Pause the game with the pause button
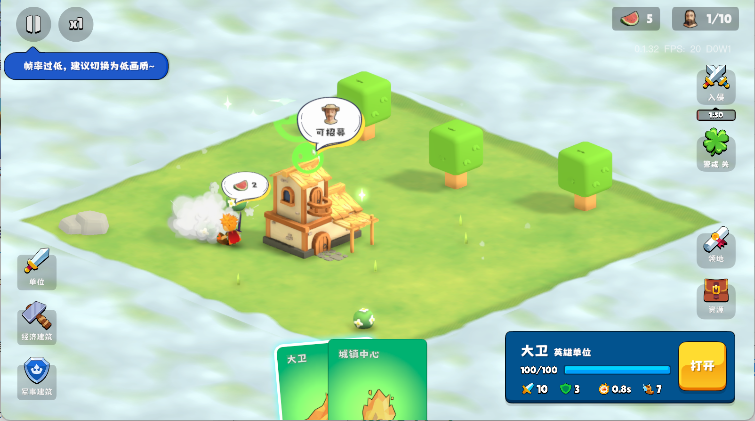This screenshot has height=421, width=755. coord(33,23)
